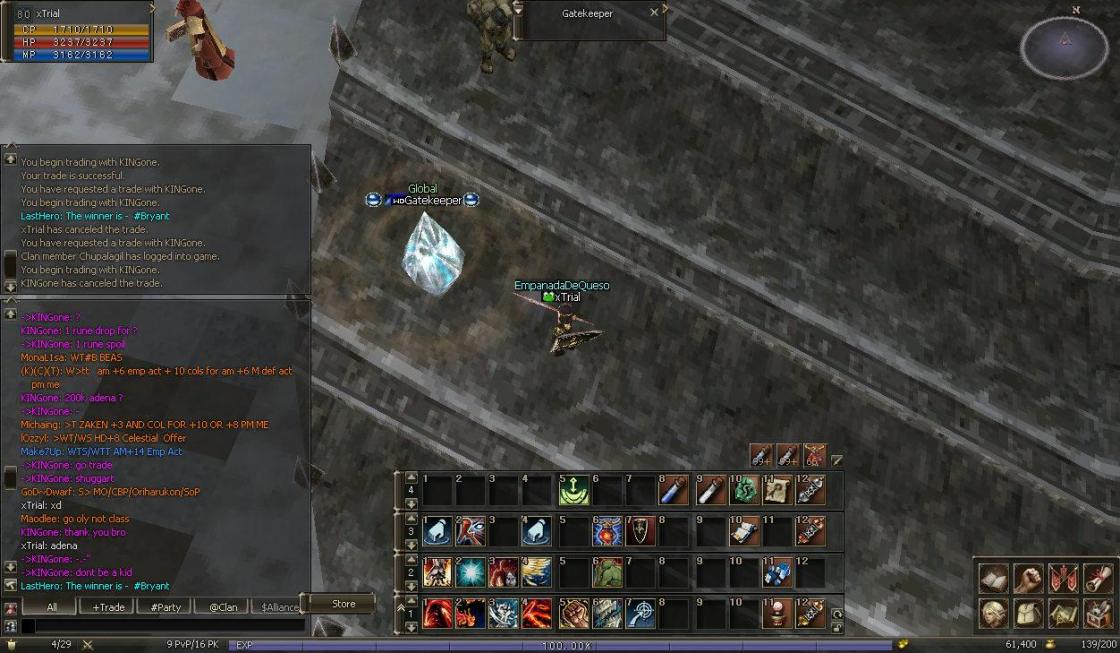The width and height of the screenshot is (1120, 653).
Task: Open the map scroll menu icon
Action: (1063, 612)
